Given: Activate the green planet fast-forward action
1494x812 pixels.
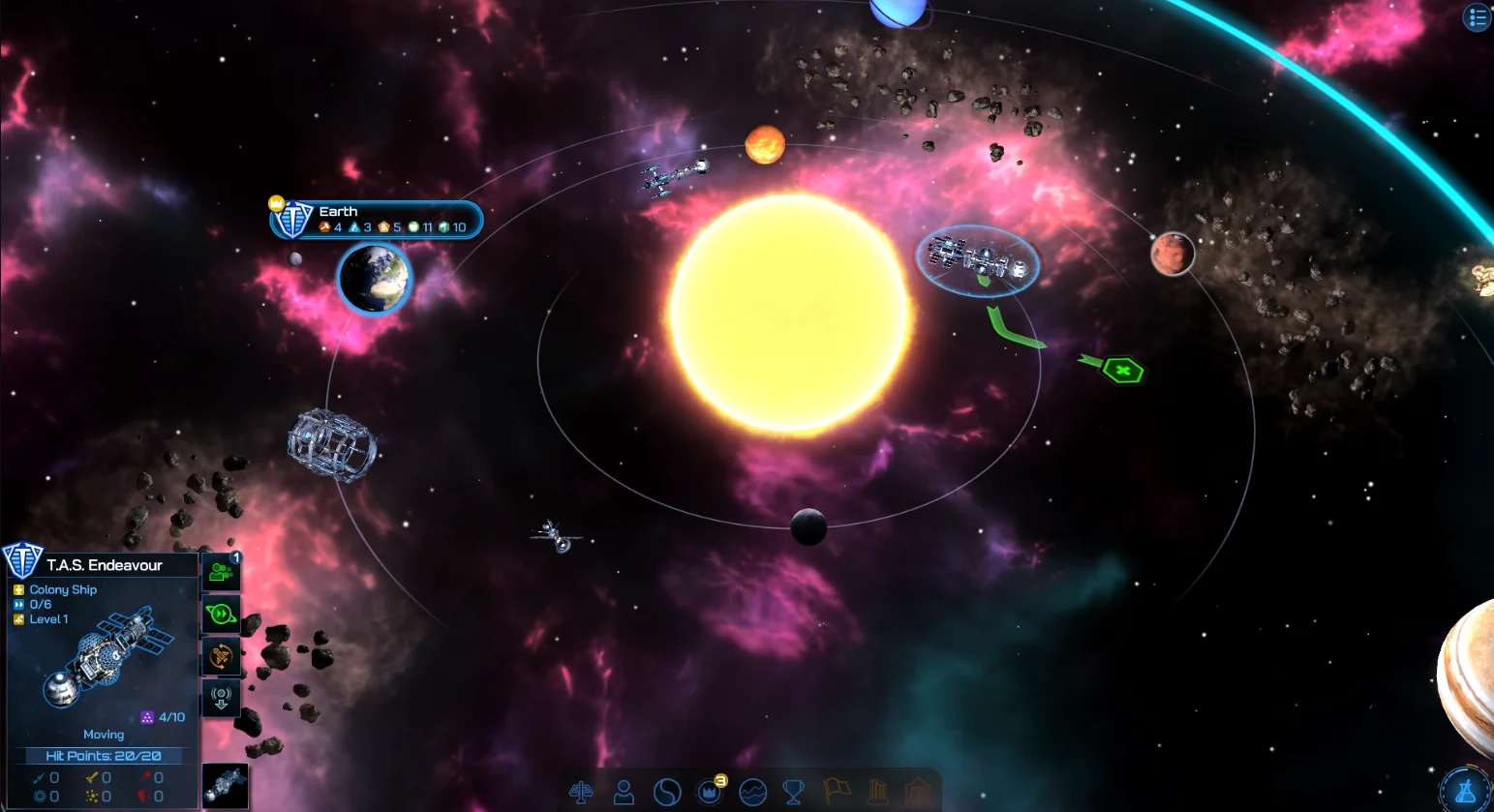Looking at the screenshot, I should coord(221,615).
